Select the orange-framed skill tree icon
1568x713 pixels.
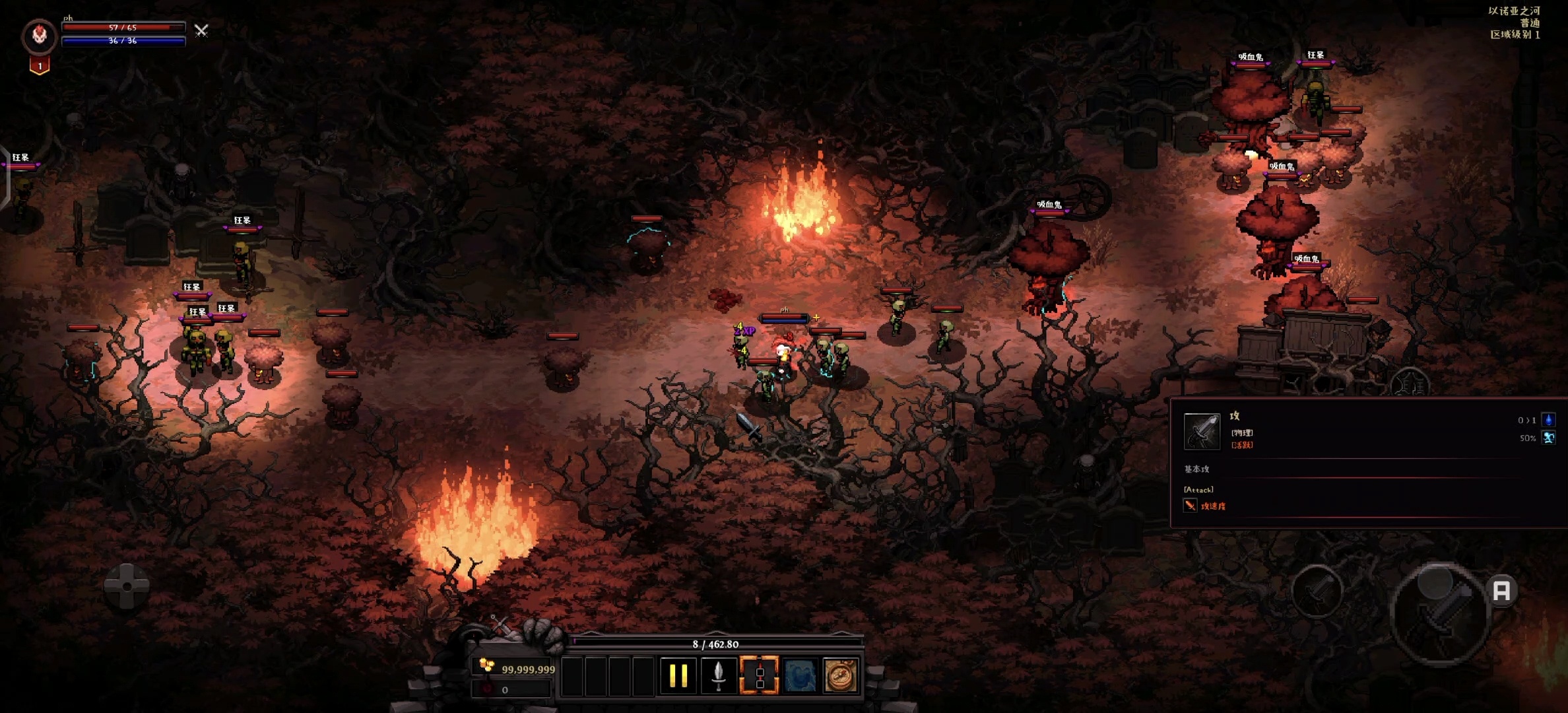coord(759,675)
